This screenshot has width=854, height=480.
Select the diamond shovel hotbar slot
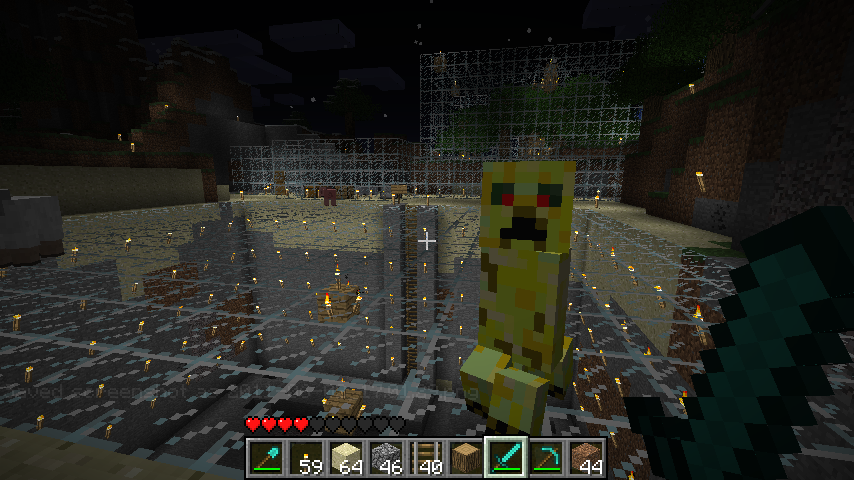point(267,458)
